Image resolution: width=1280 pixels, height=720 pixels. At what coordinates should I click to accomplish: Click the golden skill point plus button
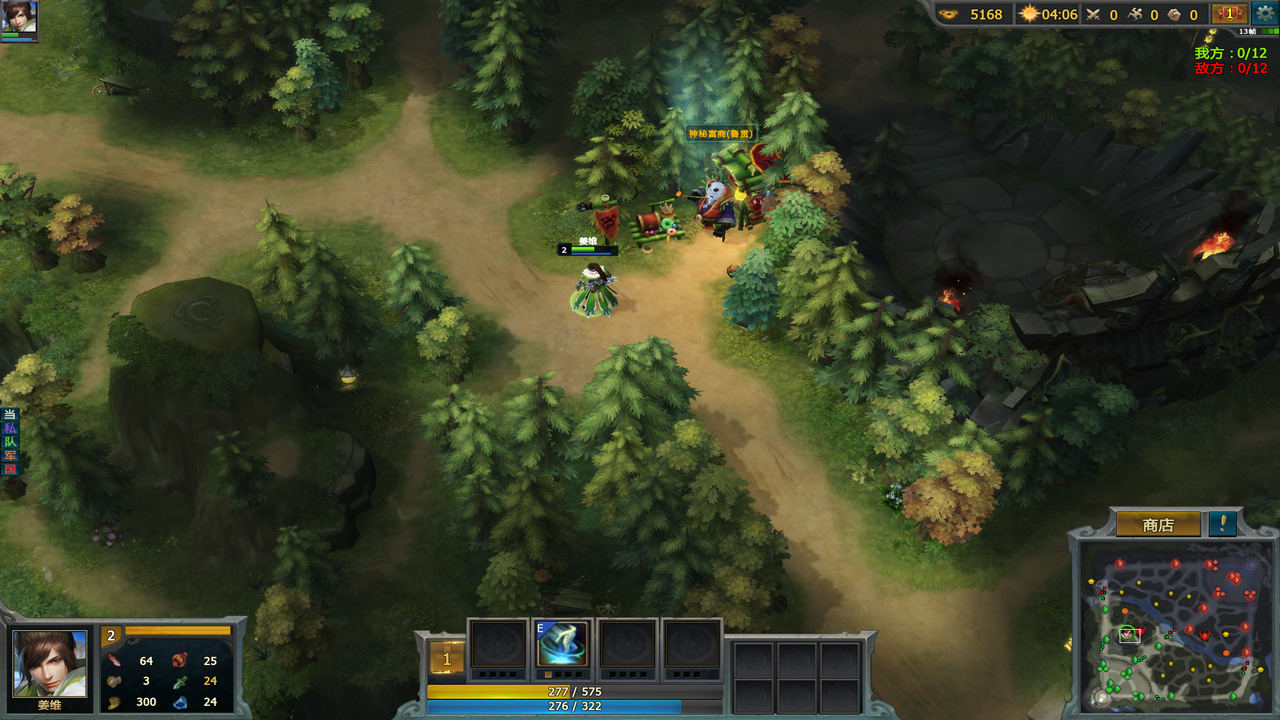pyautogui.click(x=446, y=659)
